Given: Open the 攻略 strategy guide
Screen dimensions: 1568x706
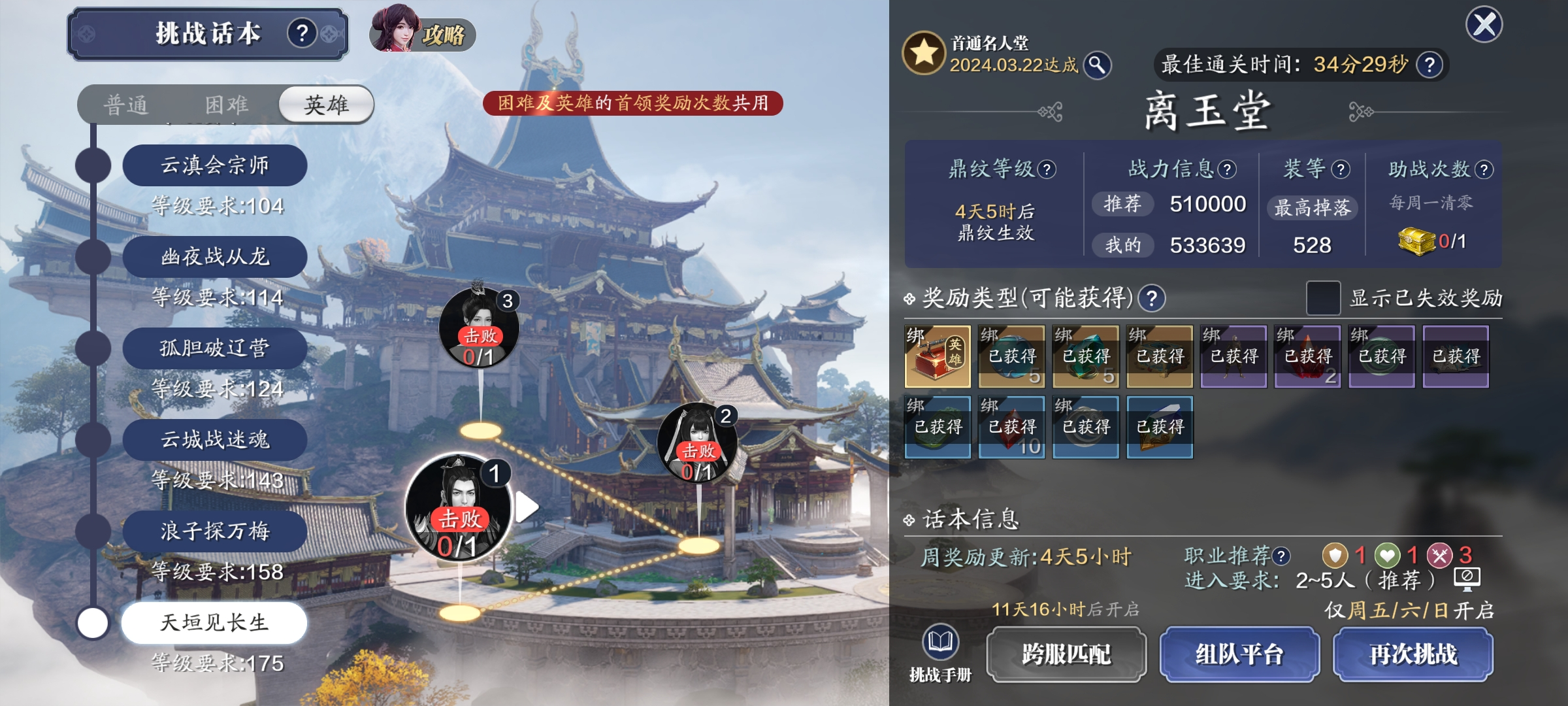Looking at the screenshot, I should 423,33.
